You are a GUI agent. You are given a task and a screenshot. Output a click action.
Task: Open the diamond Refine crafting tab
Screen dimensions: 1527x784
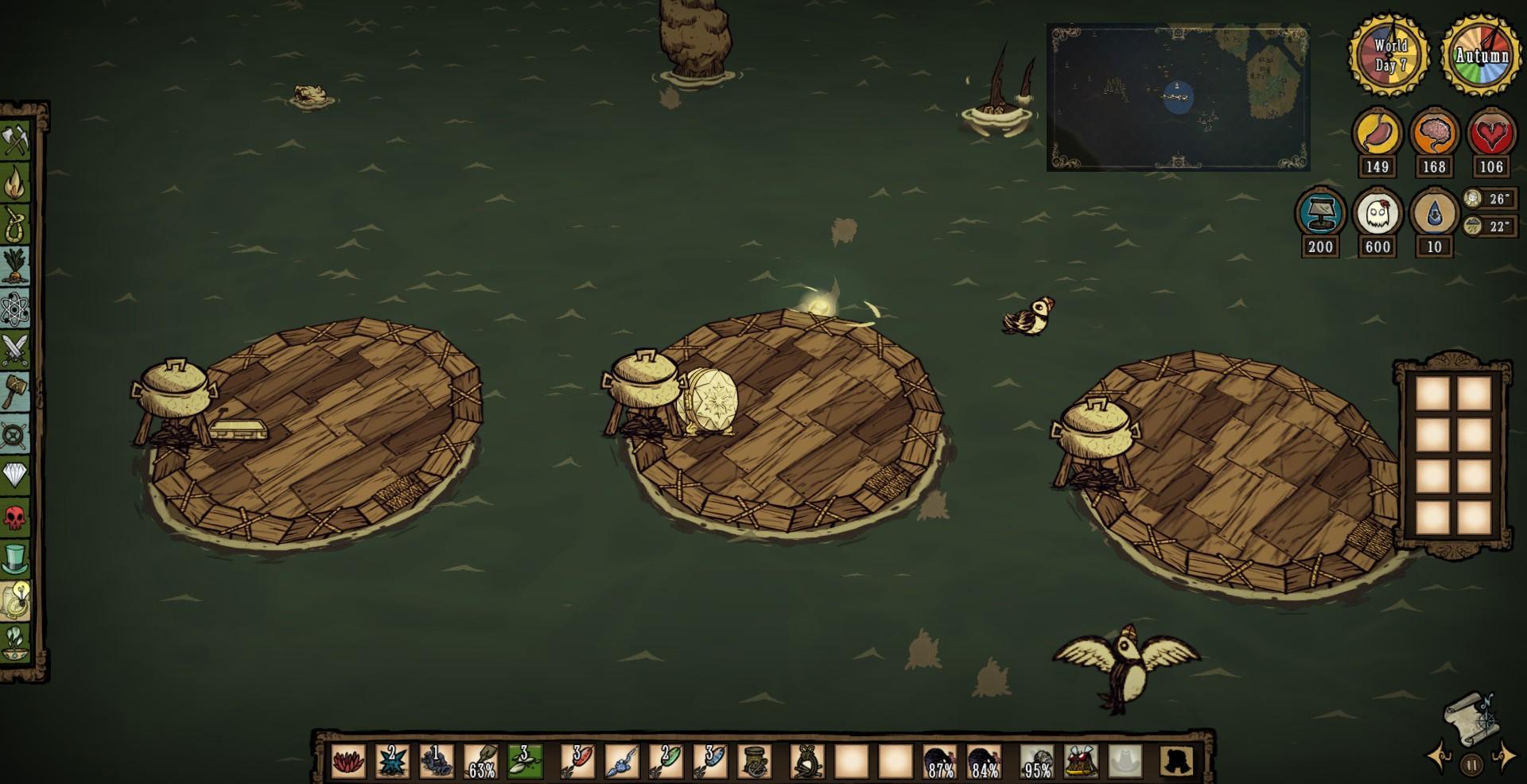click(x=16, y=475)
